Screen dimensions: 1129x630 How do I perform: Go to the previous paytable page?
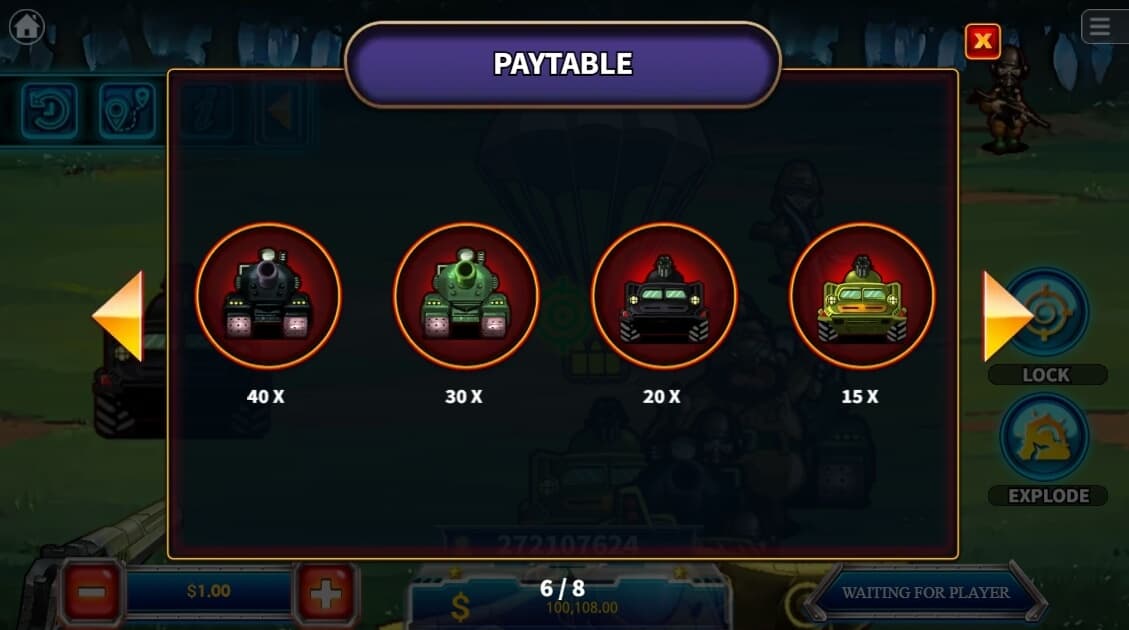(119, 316)
